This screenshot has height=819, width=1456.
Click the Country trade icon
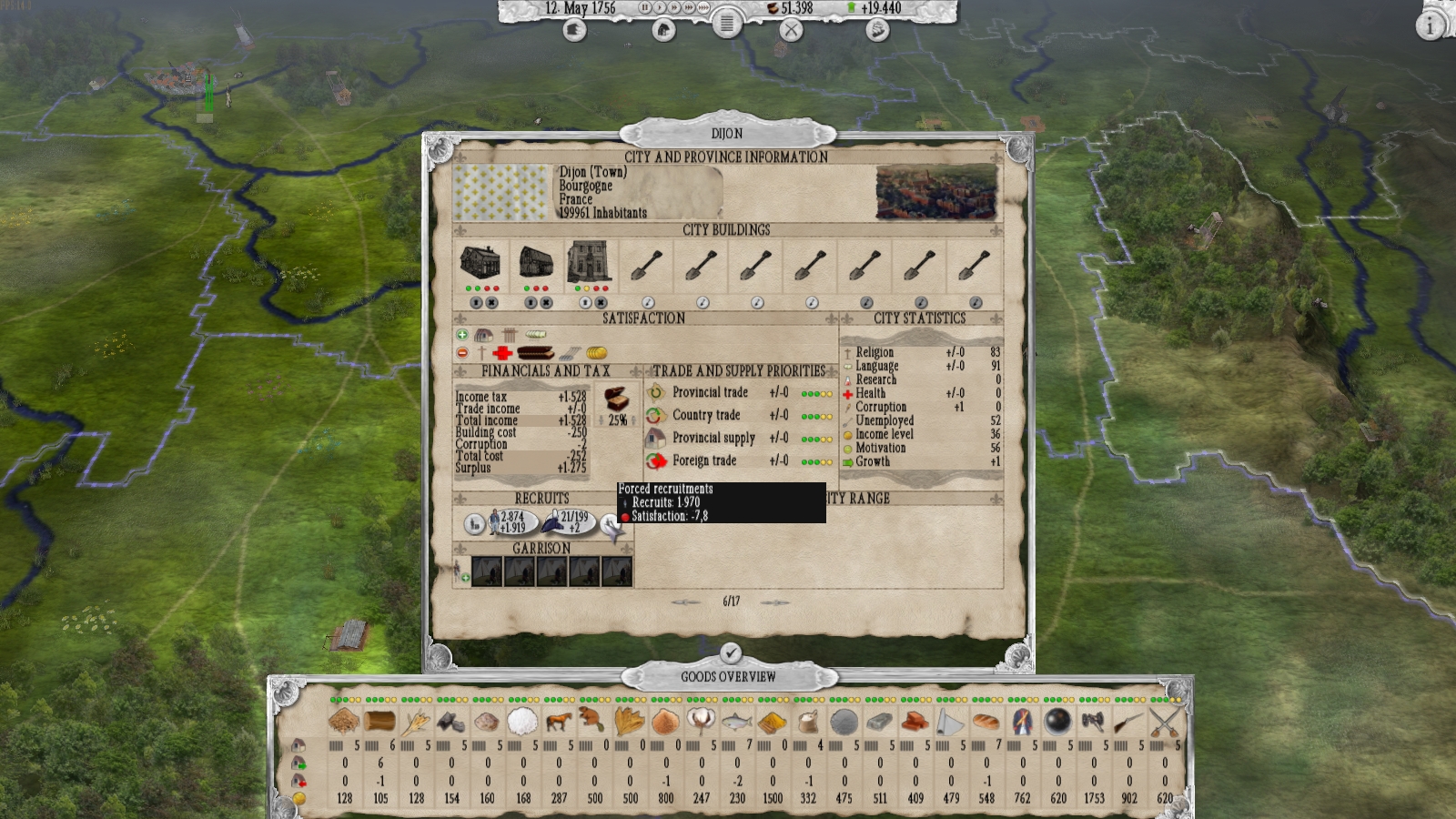[654, 416]
